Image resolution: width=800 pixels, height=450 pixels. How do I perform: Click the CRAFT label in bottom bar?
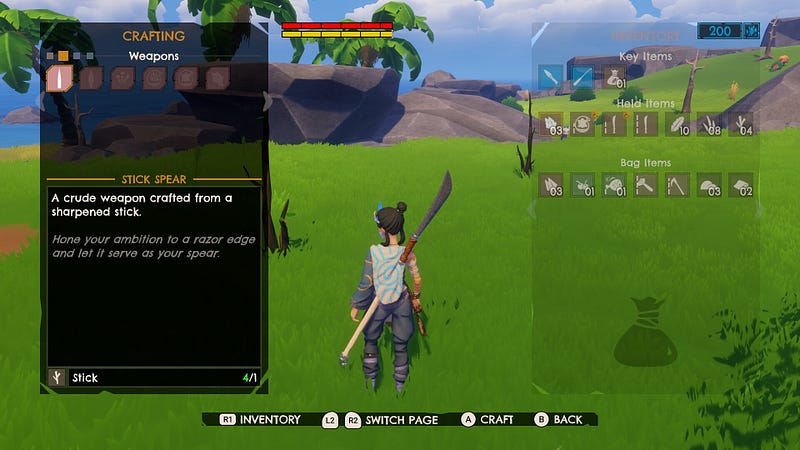496,420
